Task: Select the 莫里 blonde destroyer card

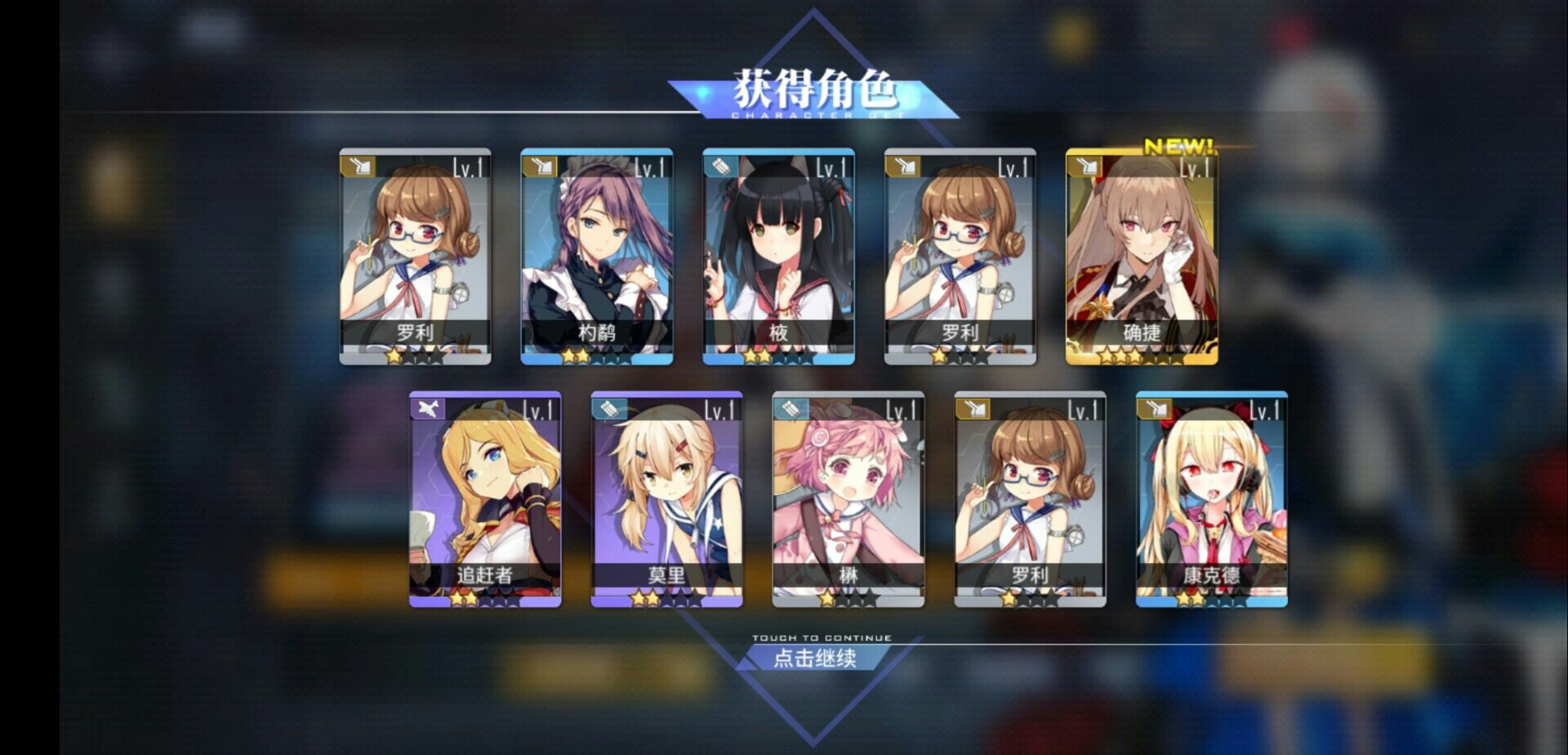Action: (x=666, y=498)
